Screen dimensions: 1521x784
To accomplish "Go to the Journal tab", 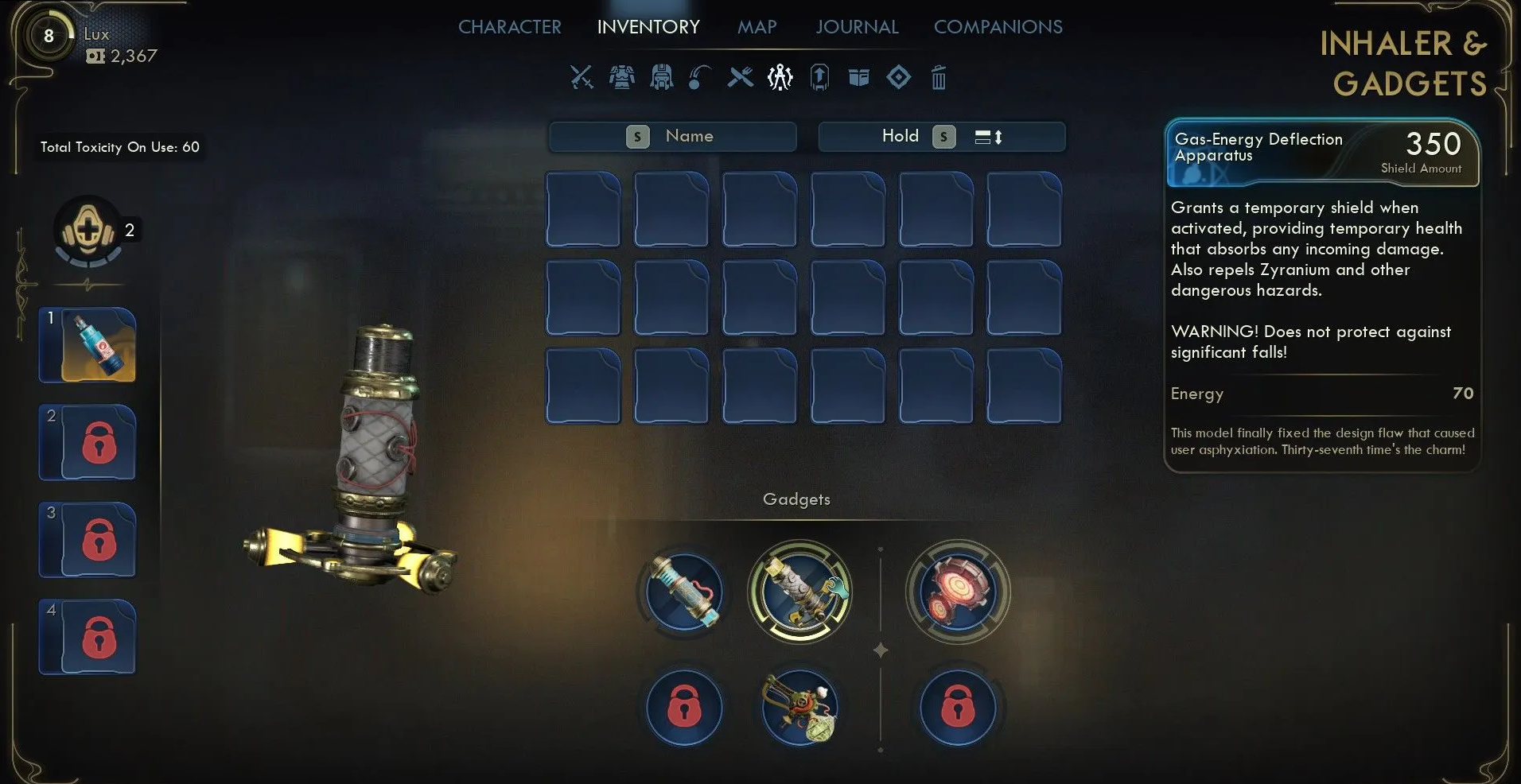I will click(857, 27).
